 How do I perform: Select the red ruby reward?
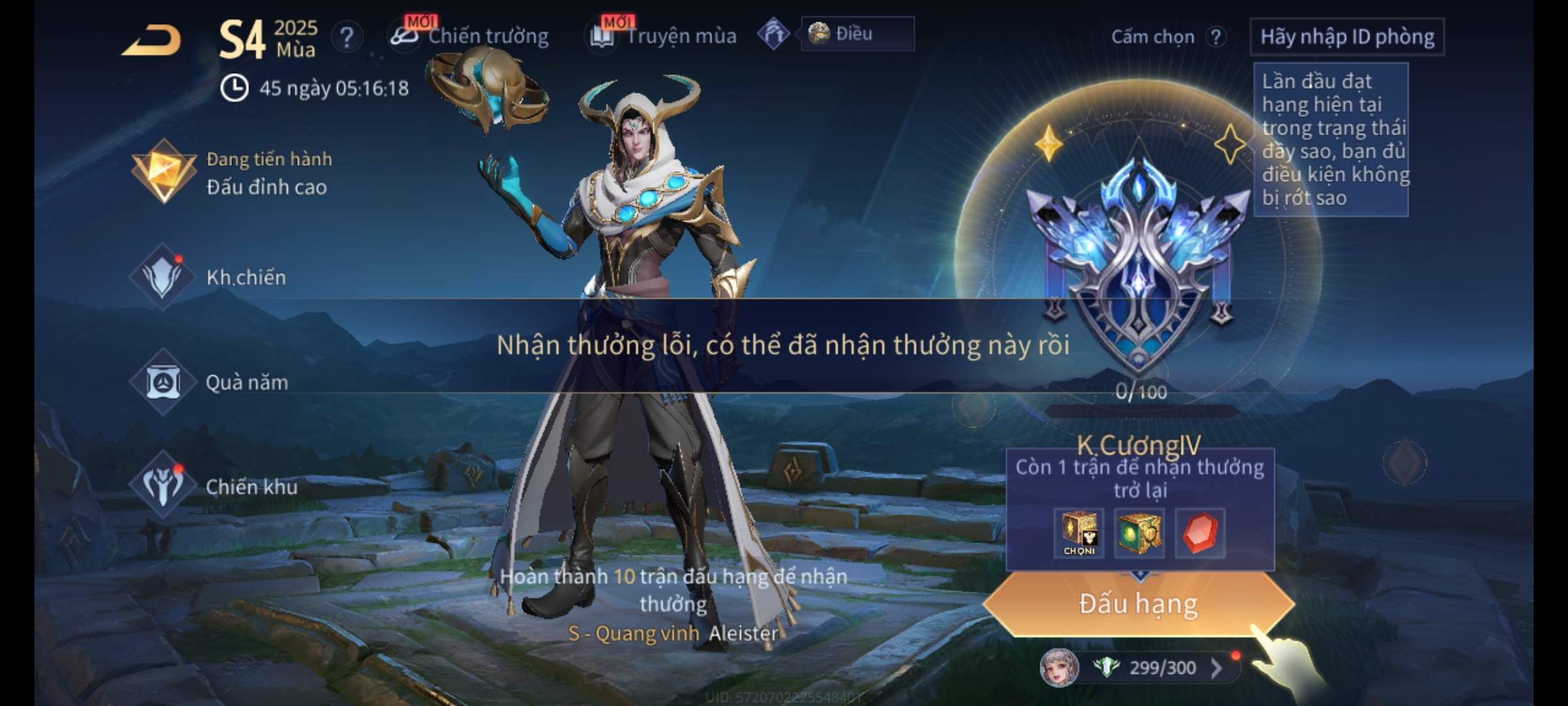[1200, 533]
